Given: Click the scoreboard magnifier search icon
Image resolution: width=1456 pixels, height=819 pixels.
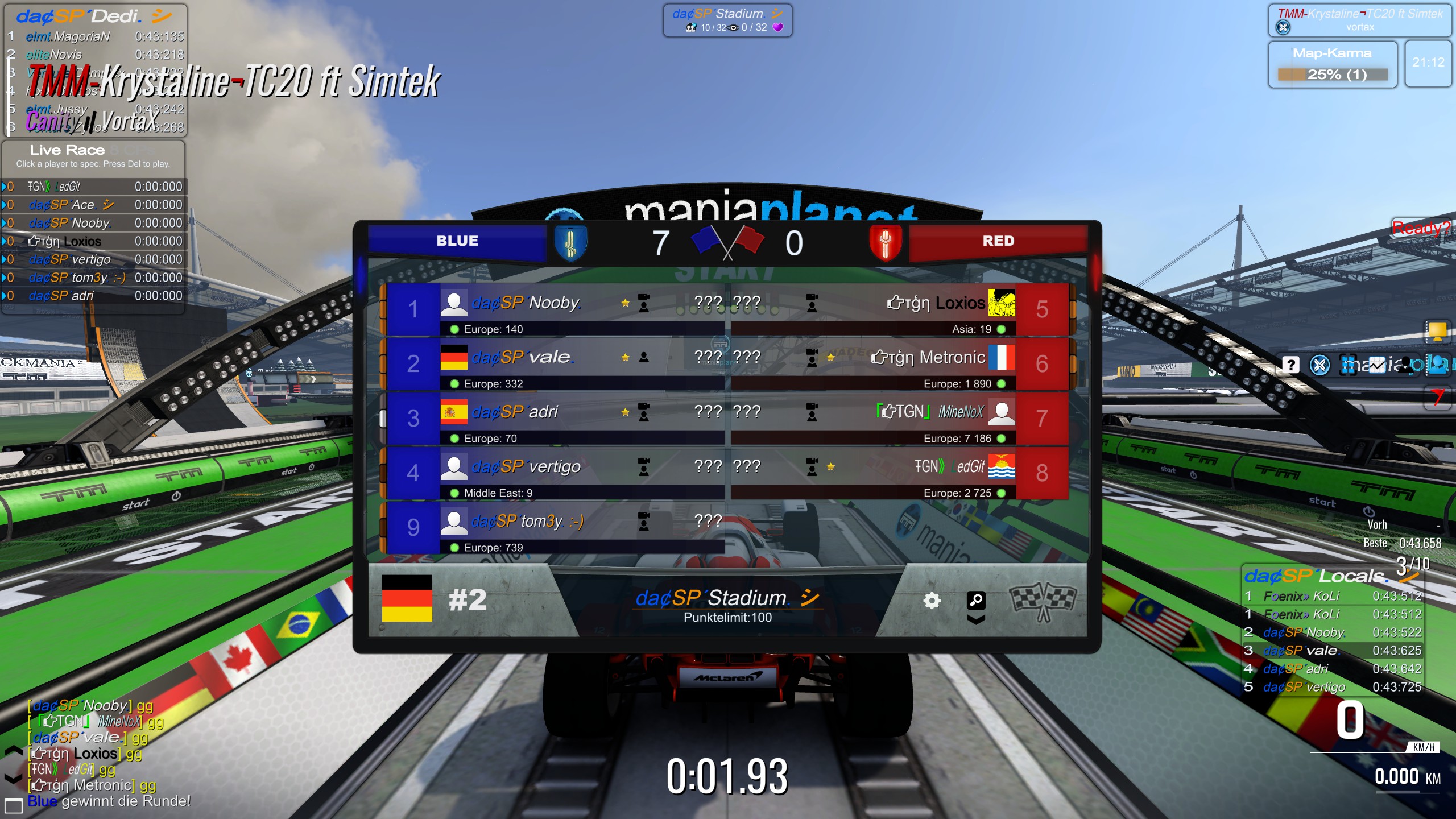Looking at the screenshot, I should pos(976,599).
